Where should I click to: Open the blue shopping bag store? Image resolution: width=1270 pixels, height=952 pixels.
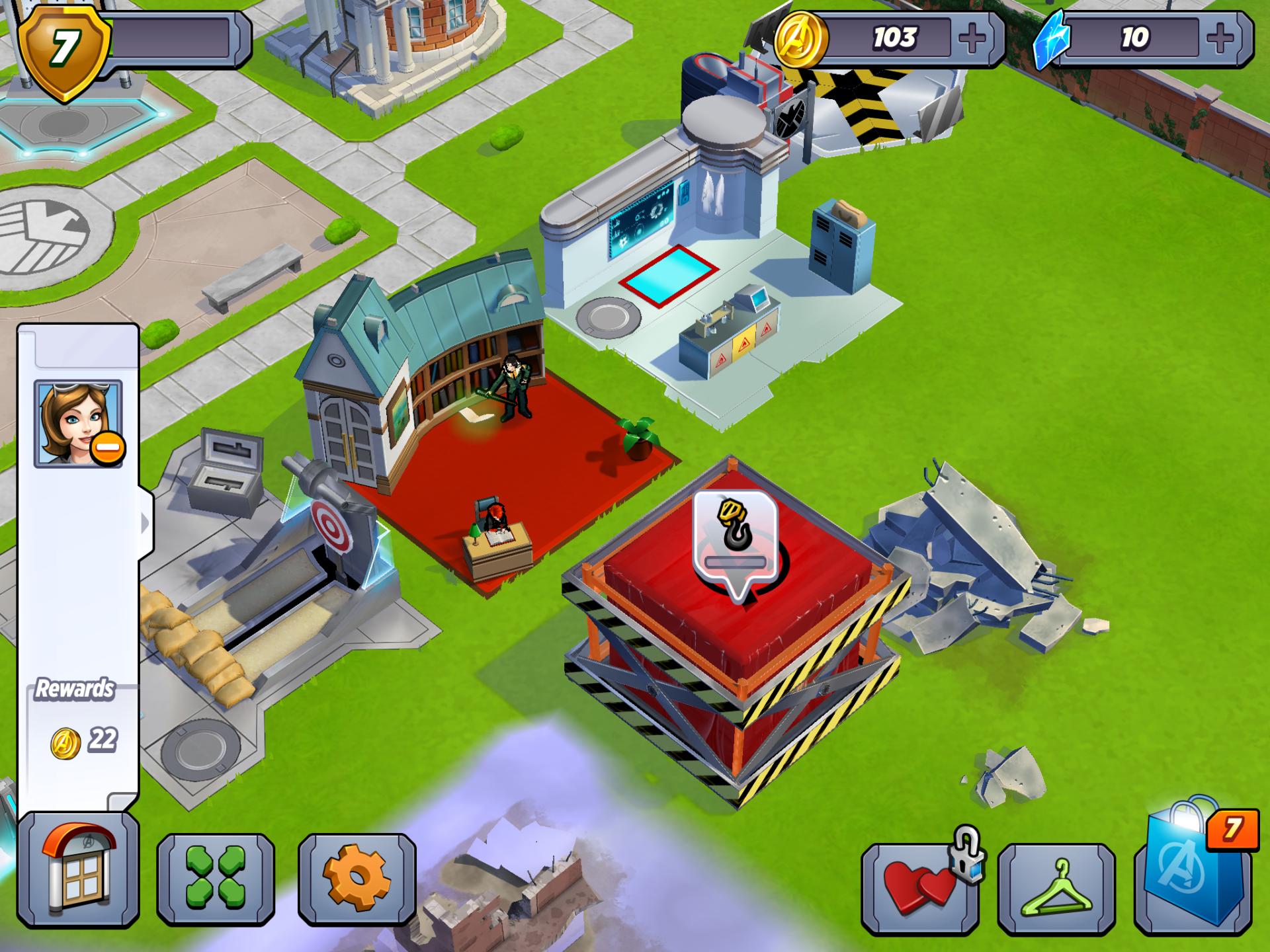[1193, 871]
